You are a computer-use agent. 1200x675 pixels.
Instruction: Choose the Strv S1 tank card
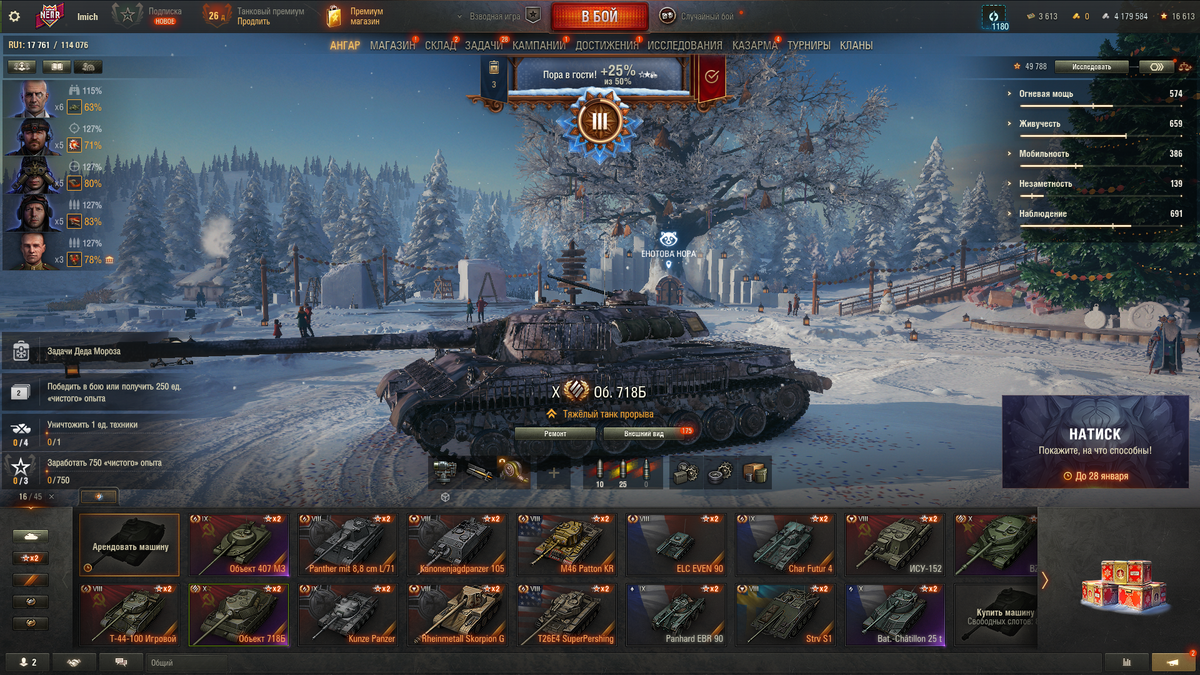tap(784, 615)
